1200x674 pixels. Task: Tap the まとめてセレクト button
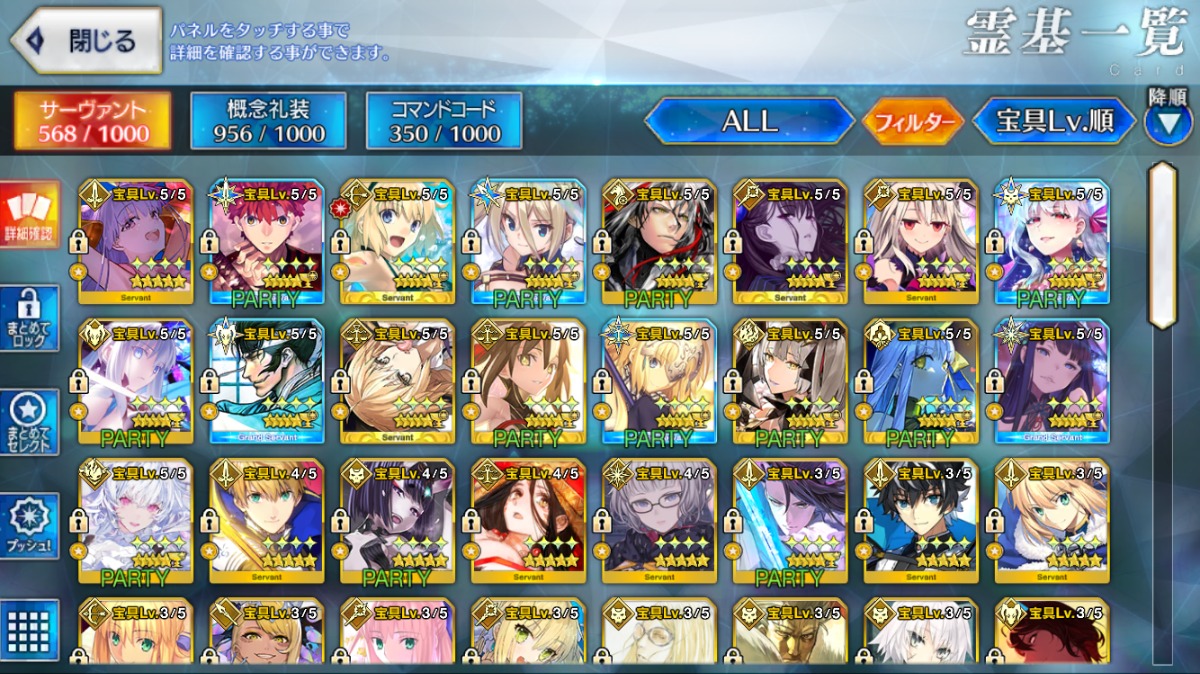pos(30,422)
